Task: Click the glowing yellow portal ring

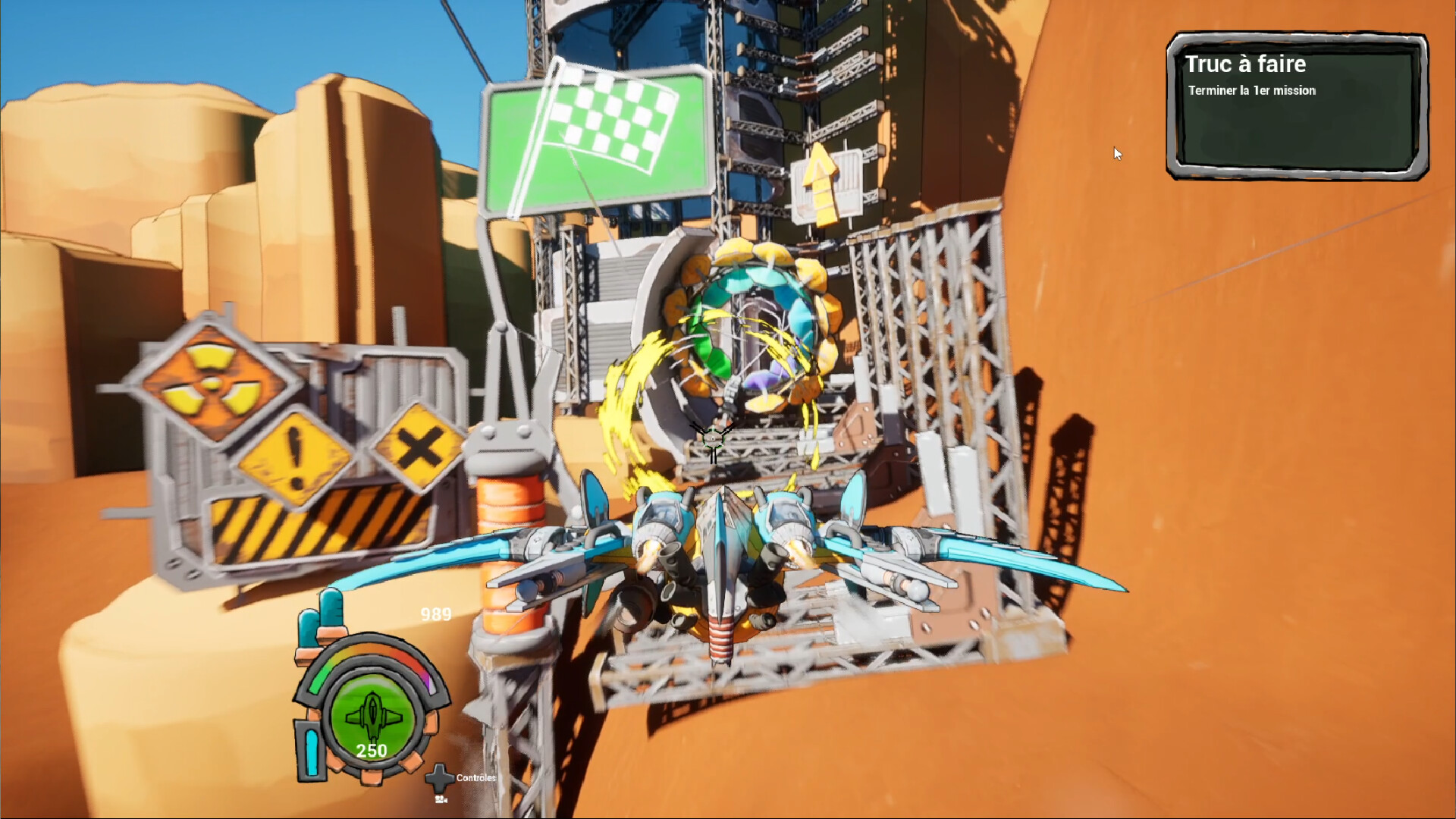Action: pyautogui.click(x=751, y=326)
